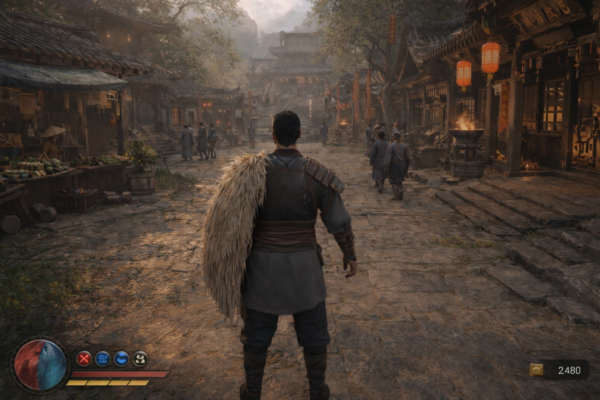600x400 pixels.
Task: Open the gold currency pouch icon
Action: (536, 370)
